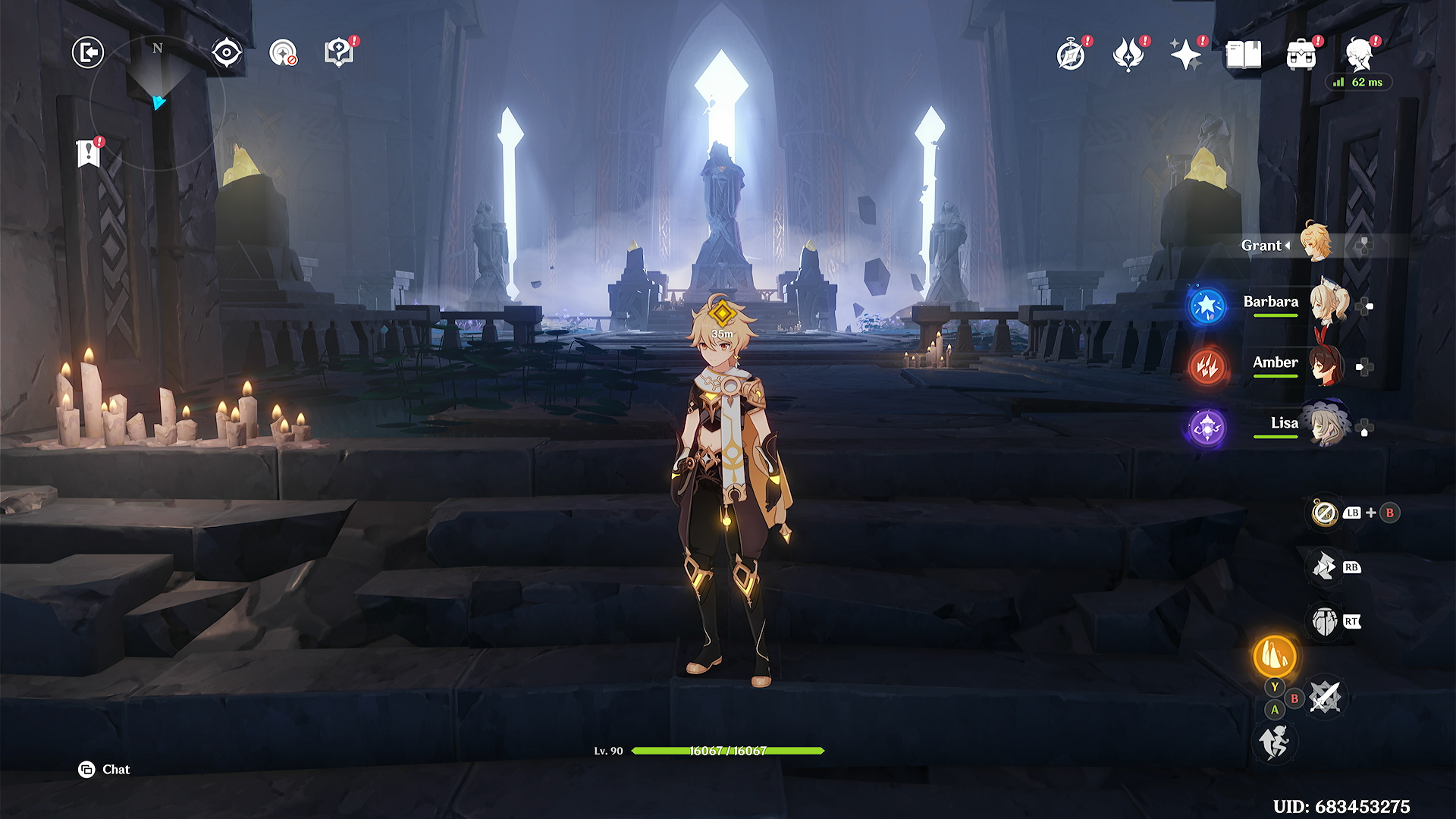Open the quest bookmark icon with alert
The height and width of the screenshot is (819, 1456).
pos(89,154)
